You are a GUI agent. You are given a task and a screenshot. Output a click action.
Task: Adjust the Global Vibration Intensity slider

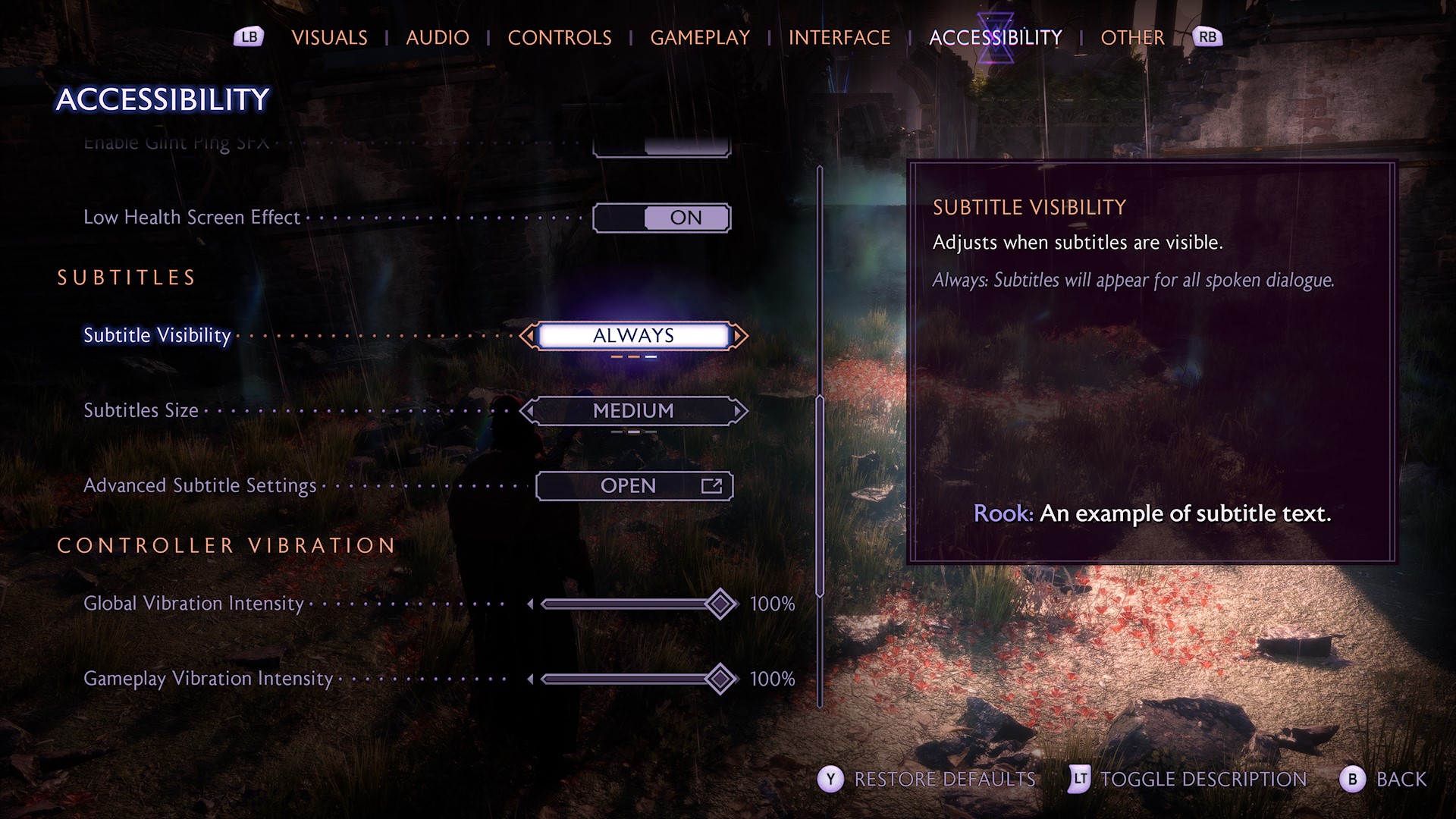720,604
